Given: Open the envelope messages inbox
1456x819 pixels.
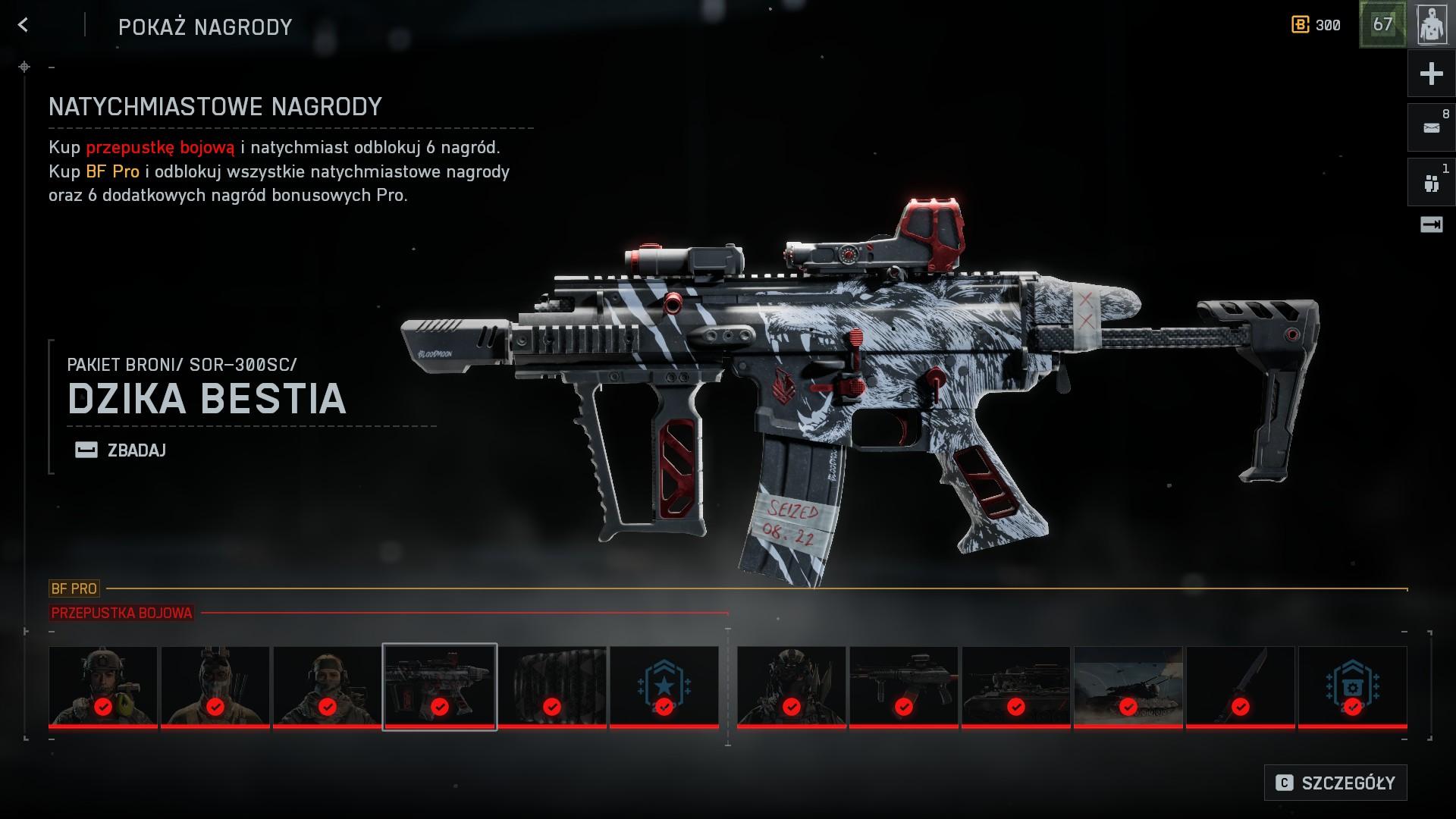Looking at the screenshot, I should pos(1431,128).
